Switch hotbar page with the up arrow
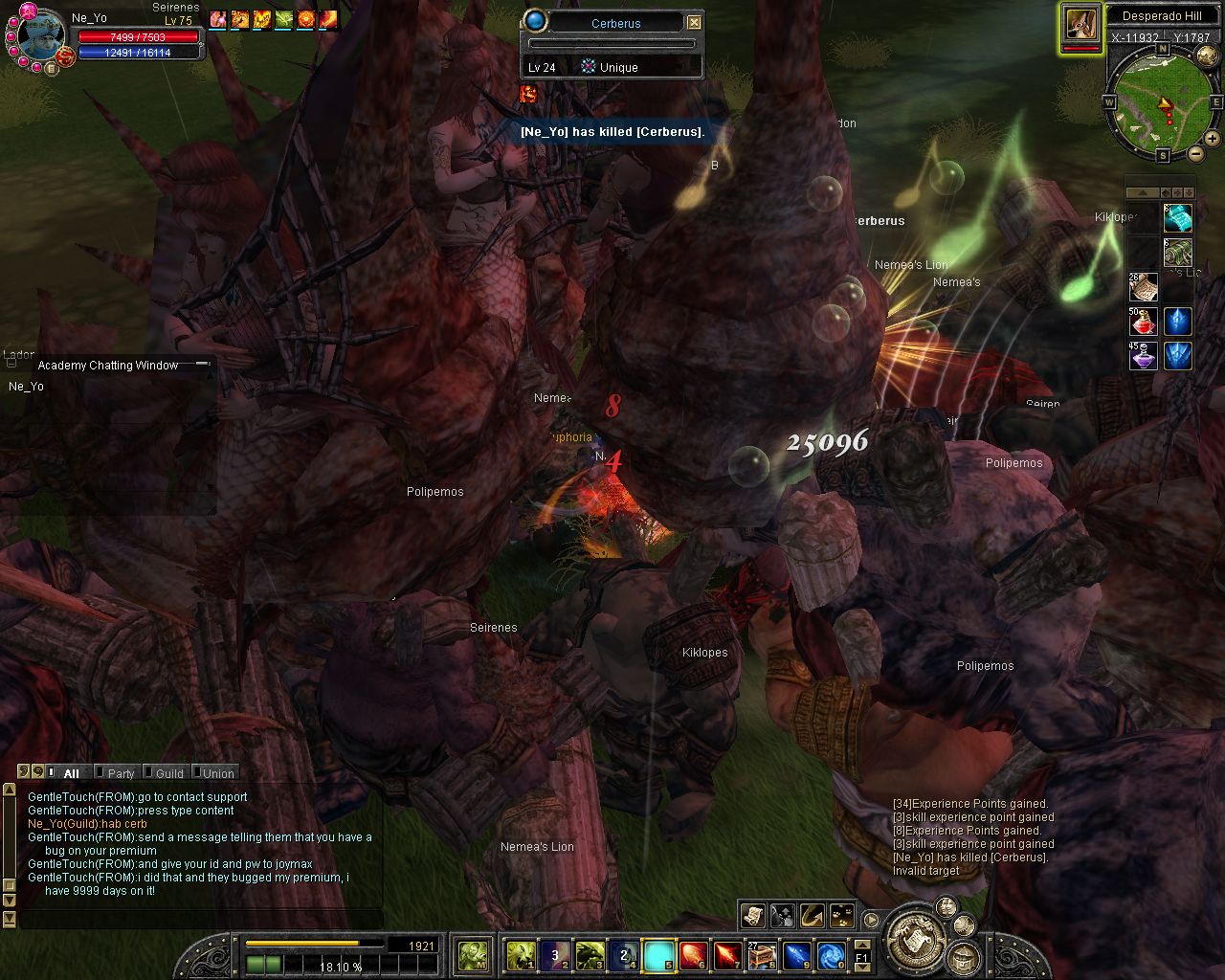1225x980 pixels. point(861,942)
